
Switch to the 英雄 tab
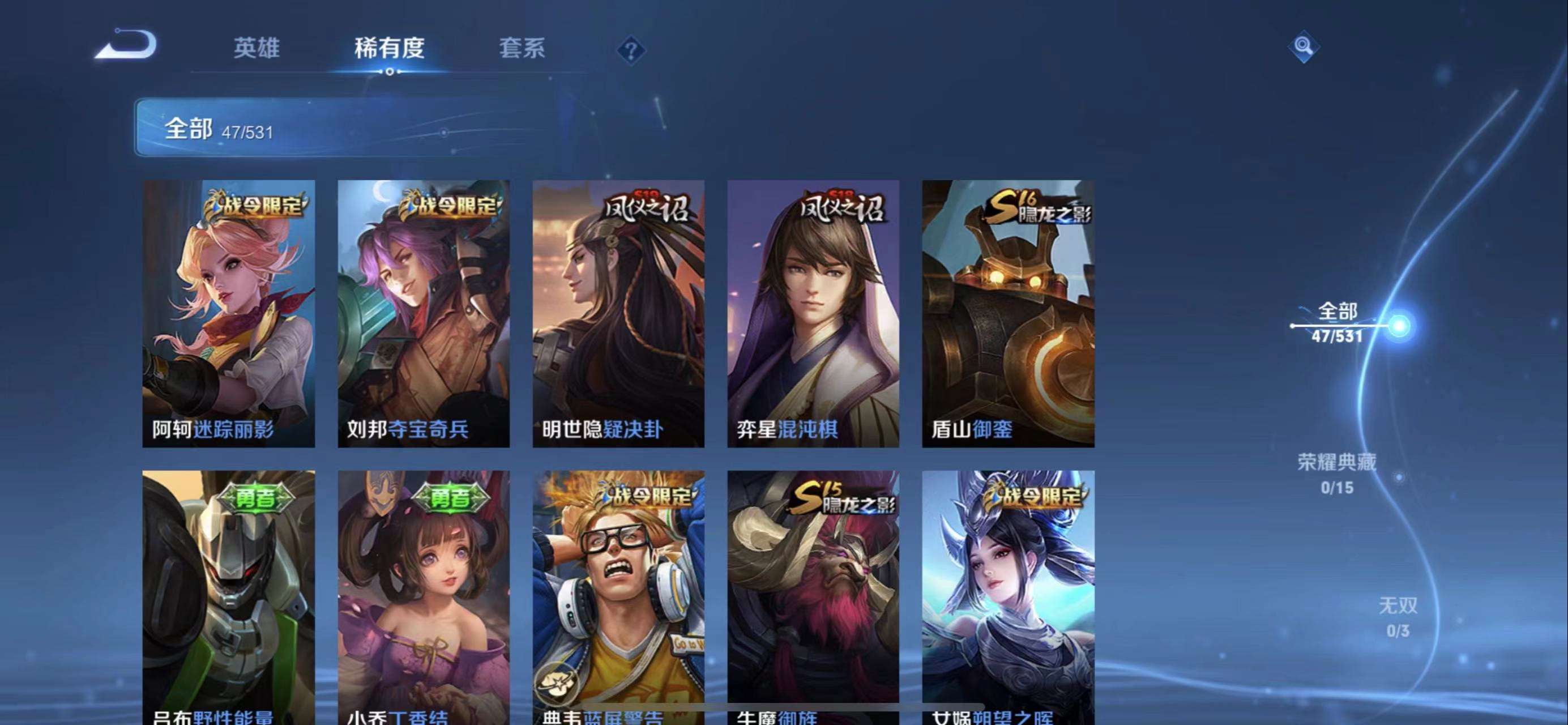(257, 48)
